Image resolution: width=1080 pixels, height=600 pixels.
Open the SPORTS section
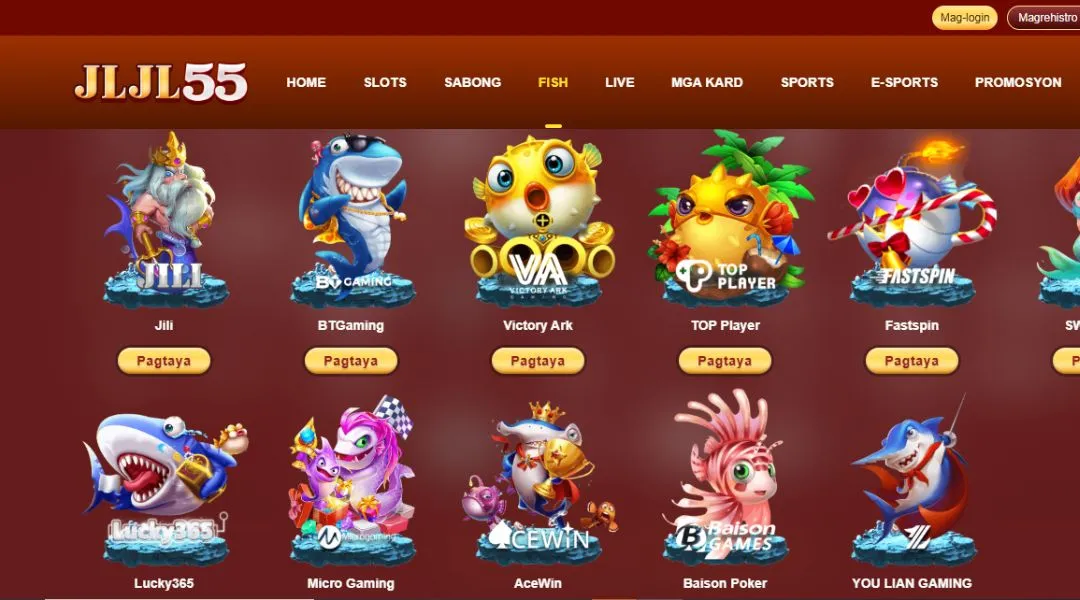coord(807,82)
